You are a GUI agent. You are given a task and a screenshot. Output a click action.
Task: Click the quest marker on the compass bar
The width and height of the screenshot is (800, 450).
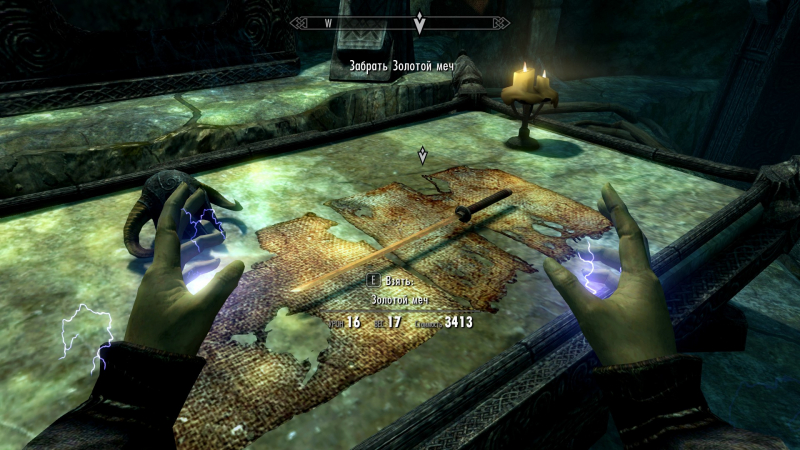420,22
